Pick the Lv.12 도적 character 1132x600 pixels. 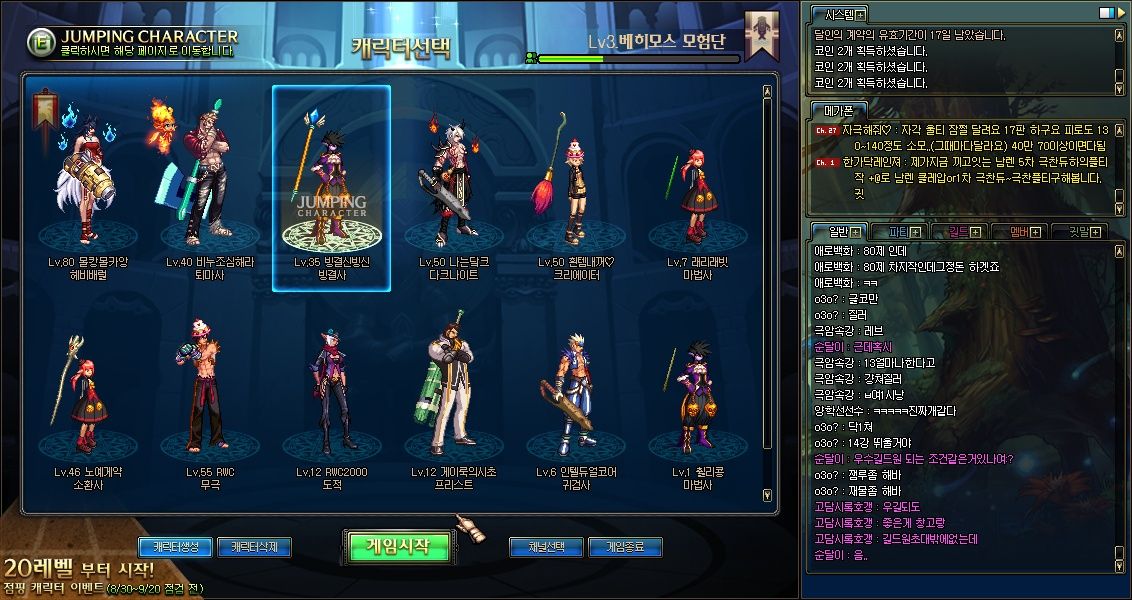tap(332, 400)
